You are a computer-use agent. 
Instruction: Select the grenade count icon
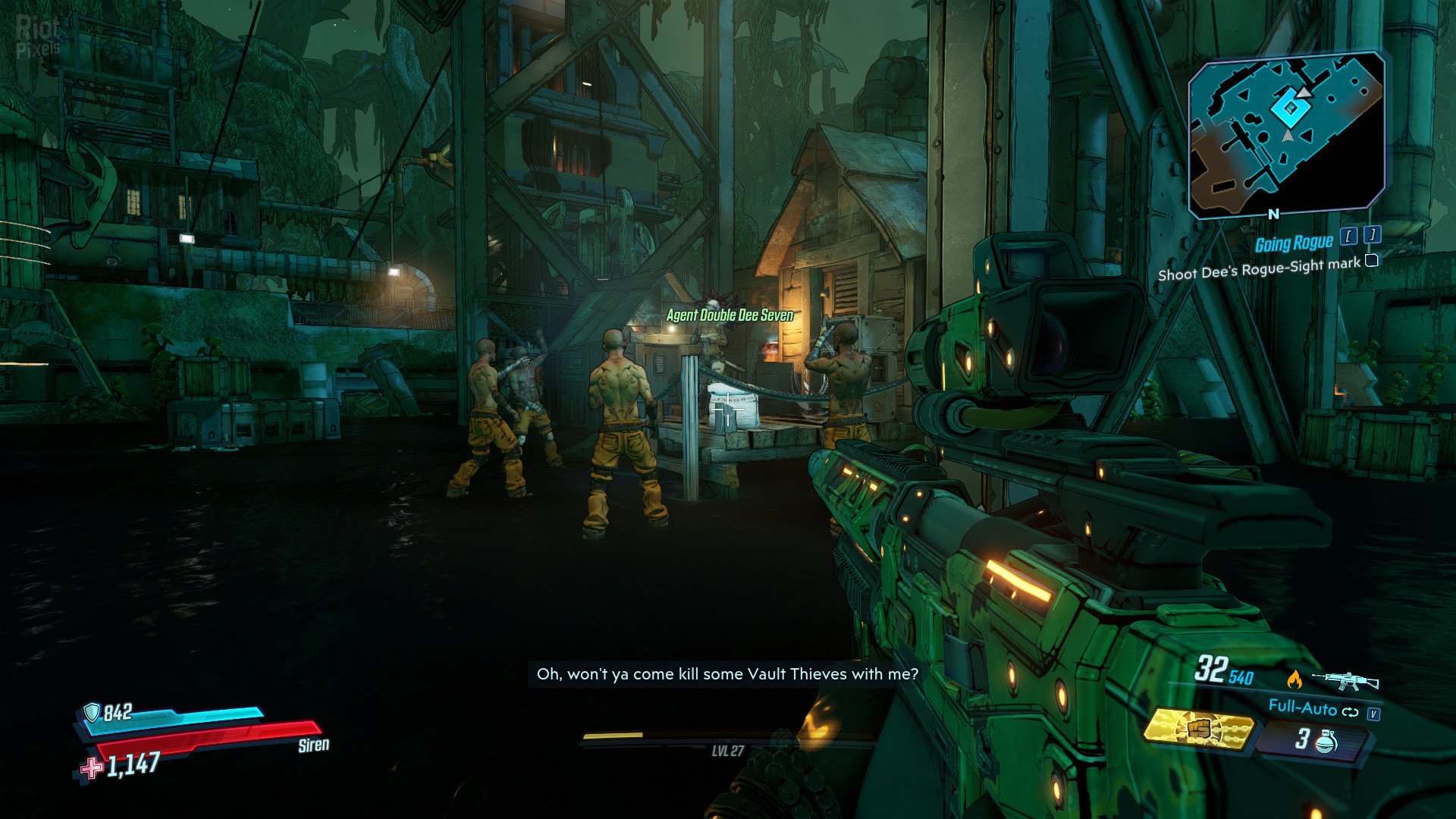tap(1325, 741)
